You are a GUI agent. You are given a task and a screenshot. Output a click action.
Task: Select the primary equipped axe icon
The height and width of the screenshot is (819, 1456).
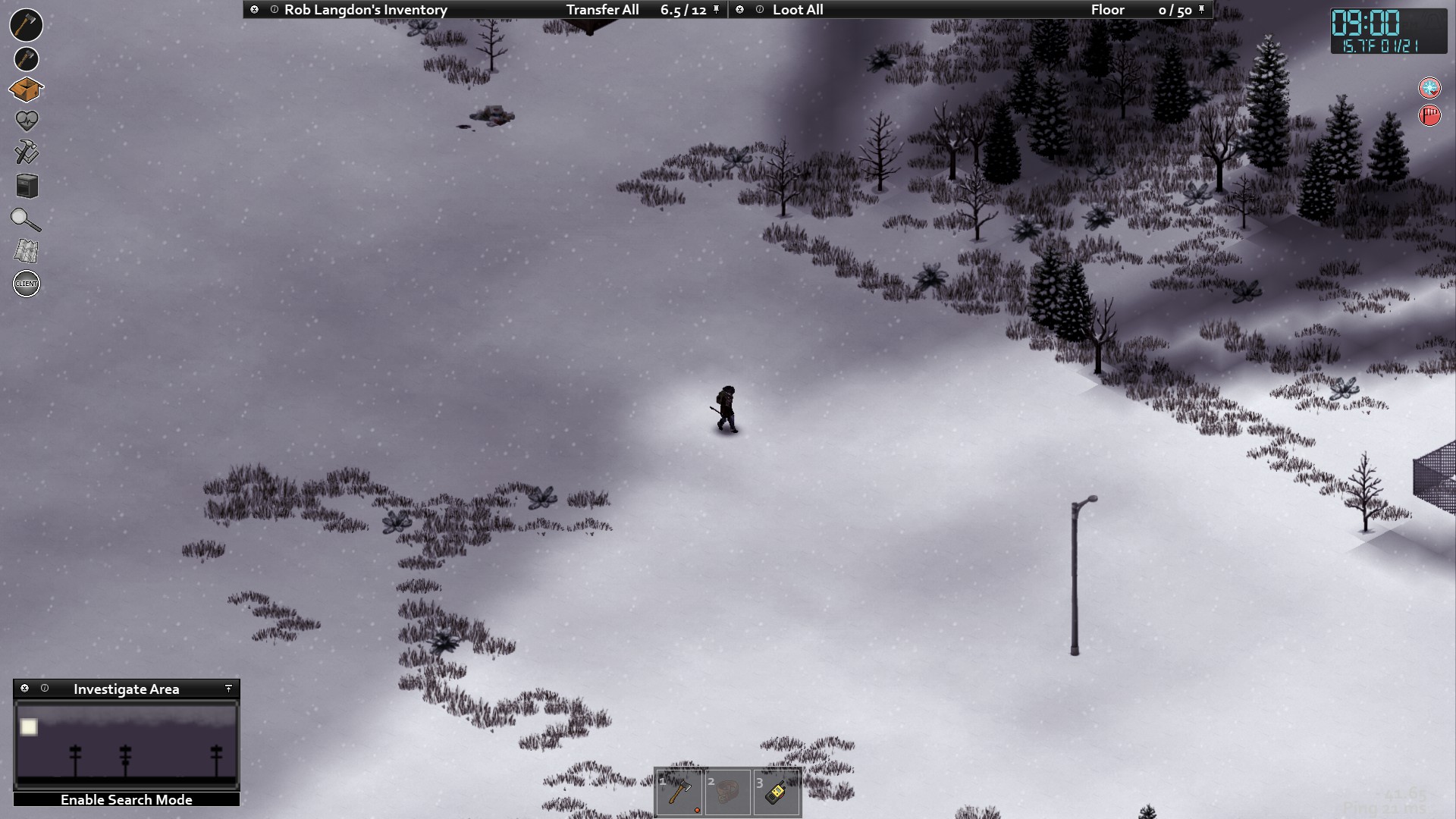coord(26,25)
